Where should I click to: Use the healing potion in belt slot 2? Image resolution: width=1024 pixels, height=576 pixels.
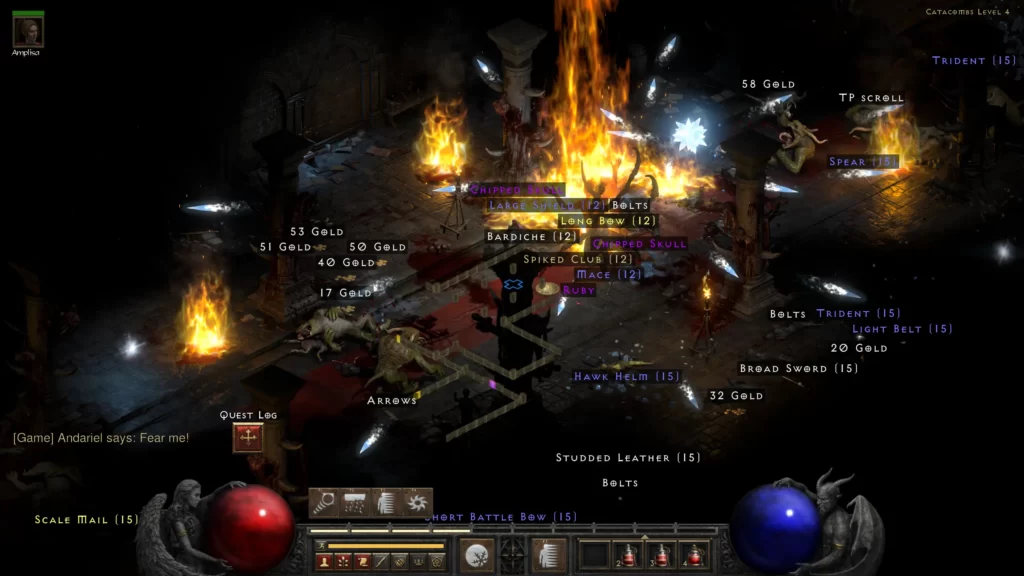click(x=630, y=555)
